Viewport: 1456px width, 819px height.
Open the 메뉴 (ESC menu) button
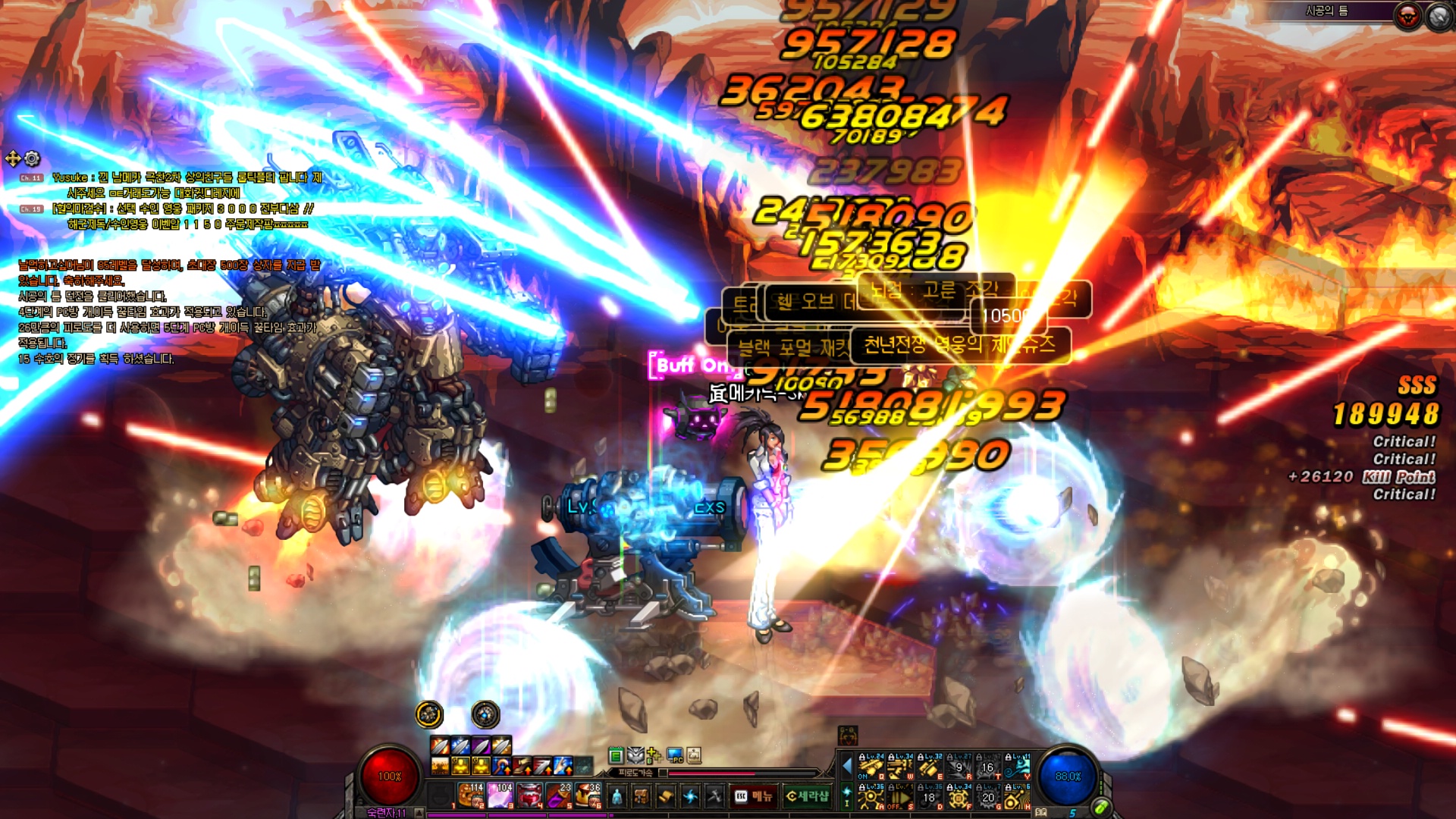coord(753,796)
